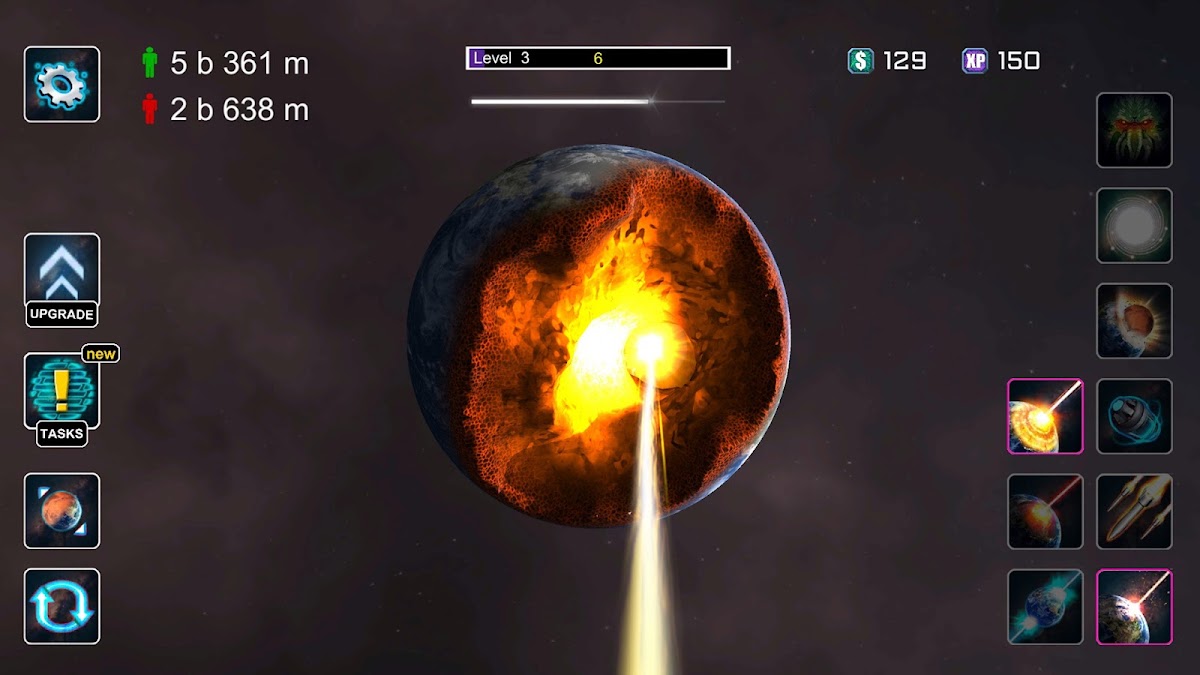The image size is (1200, 675).
Task: Select the red laser beam weapon
Action: [1045, 511]
